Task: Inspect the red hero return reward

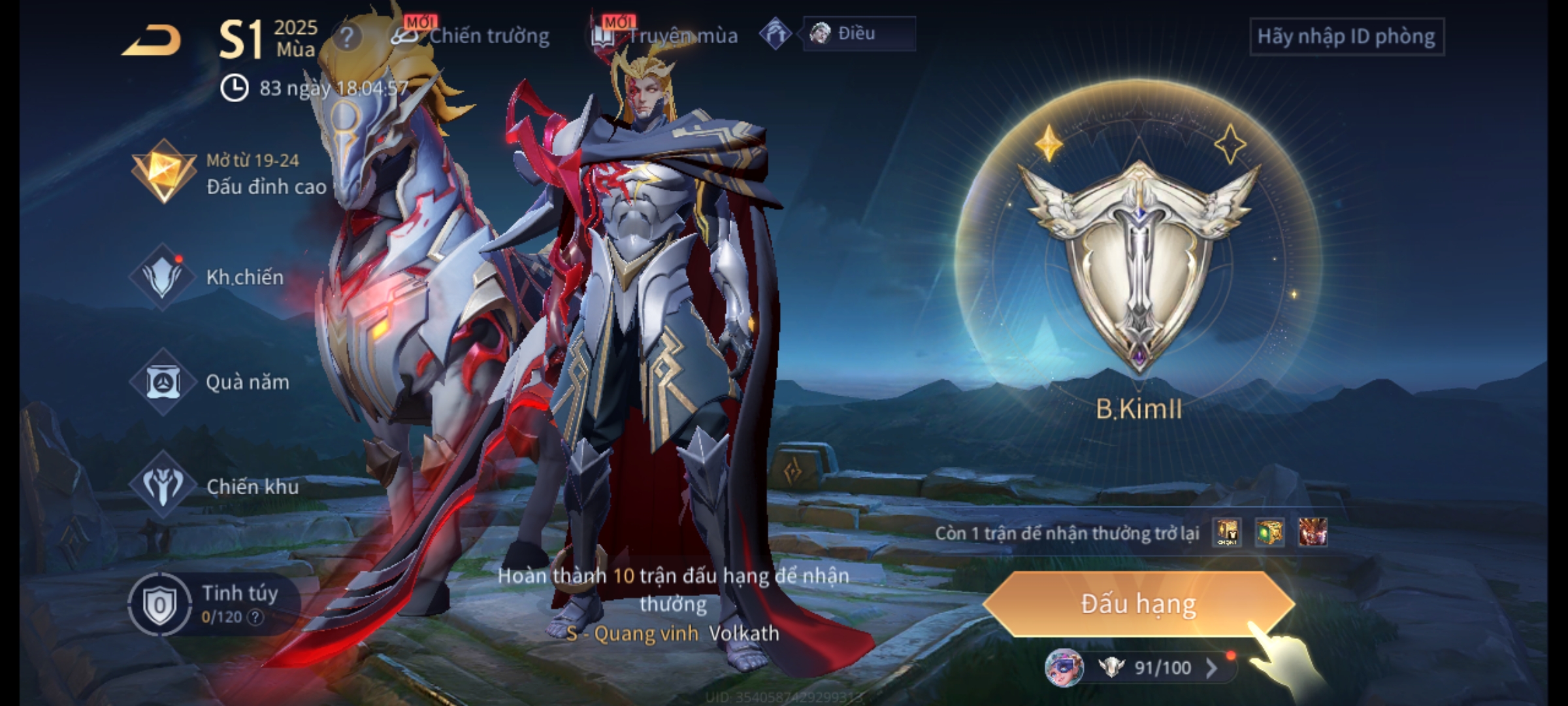Action: pos(1313,533)
